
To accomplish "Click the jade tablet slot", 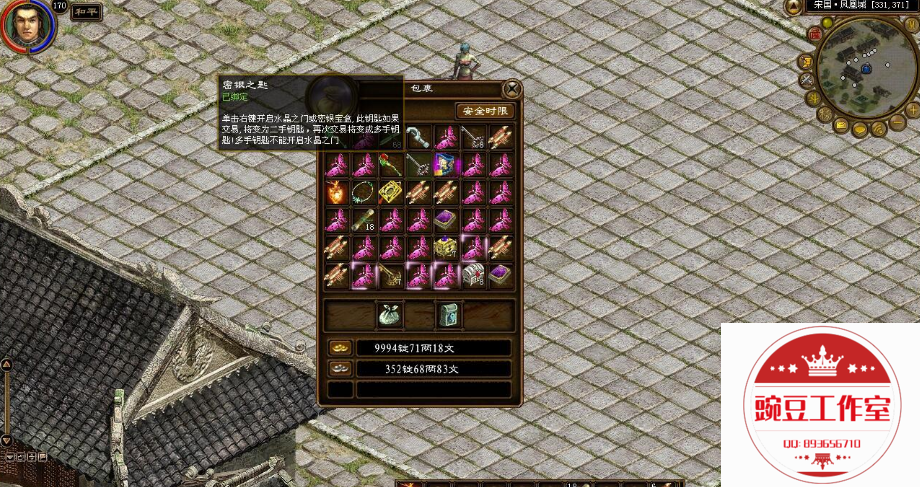I will click(x=447, y=315).
